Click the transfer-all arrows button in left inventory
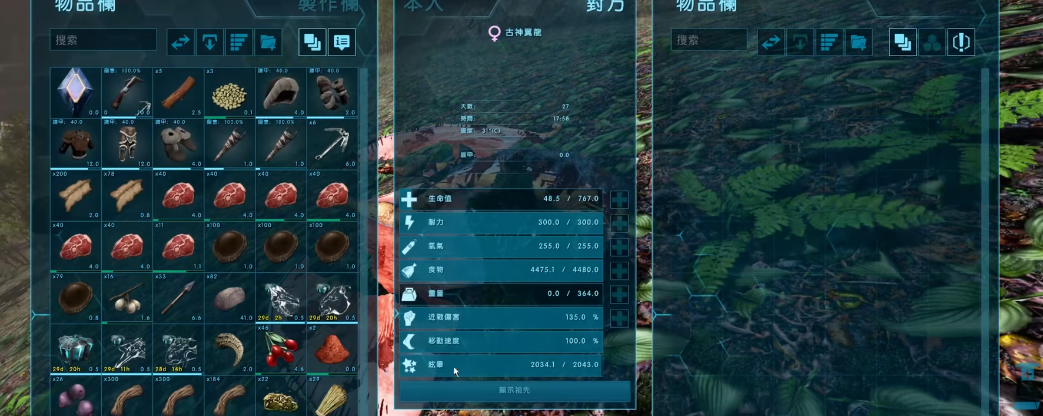Image resolution: width=1043 pixels, height=416 pixels. click(x=180, y=42)
